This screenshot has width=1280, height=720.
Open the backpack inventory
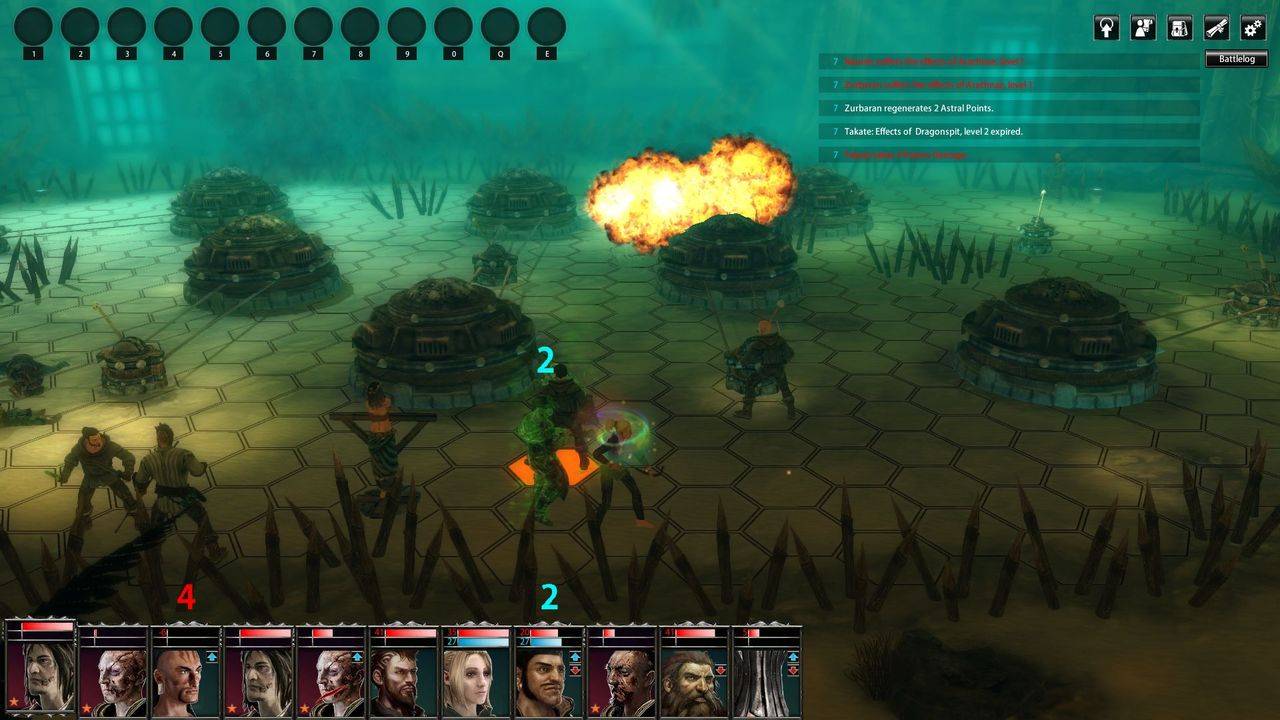(x=1180, y=28)
